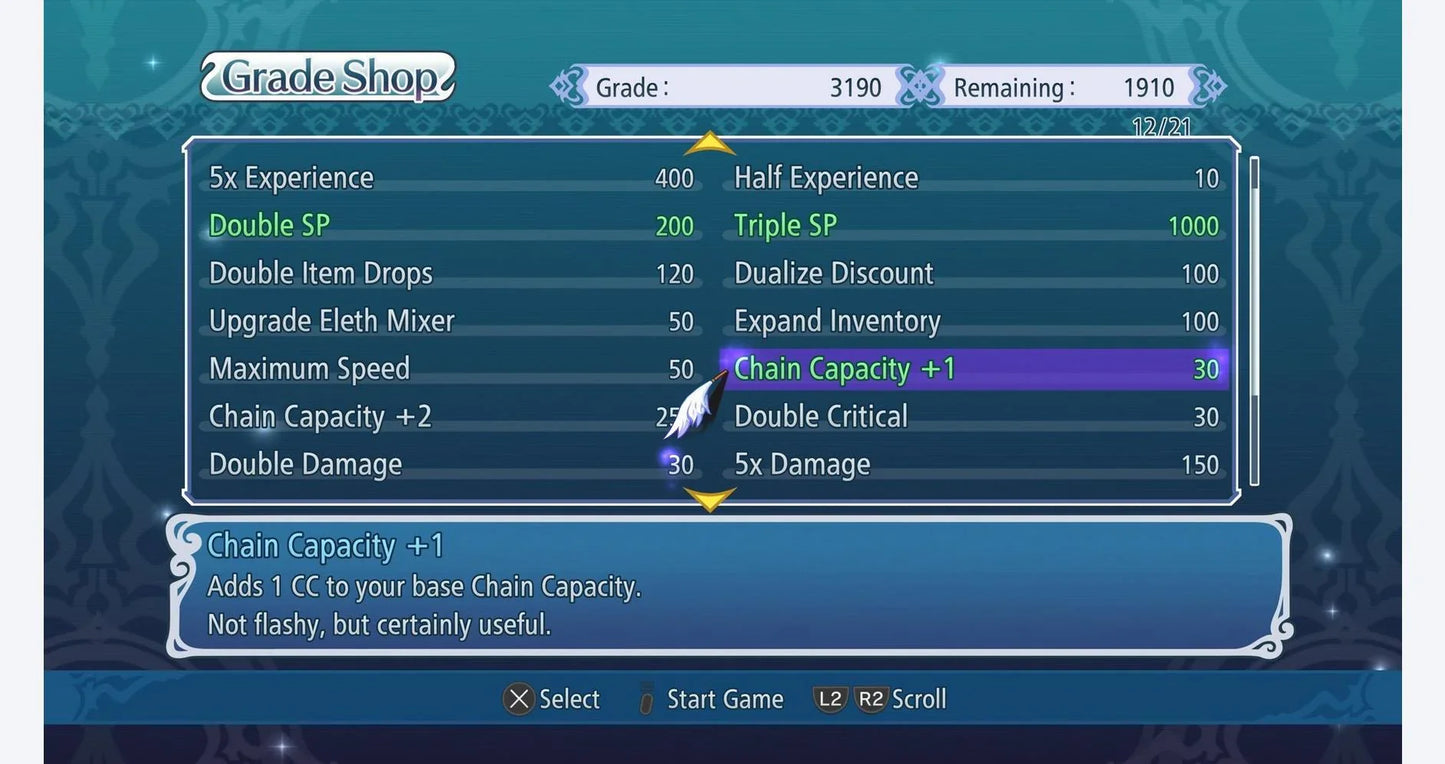Click the yellow down arrow below the list
The height and width of the screenshot is (764, 1445).
click(x=710, y=499)
